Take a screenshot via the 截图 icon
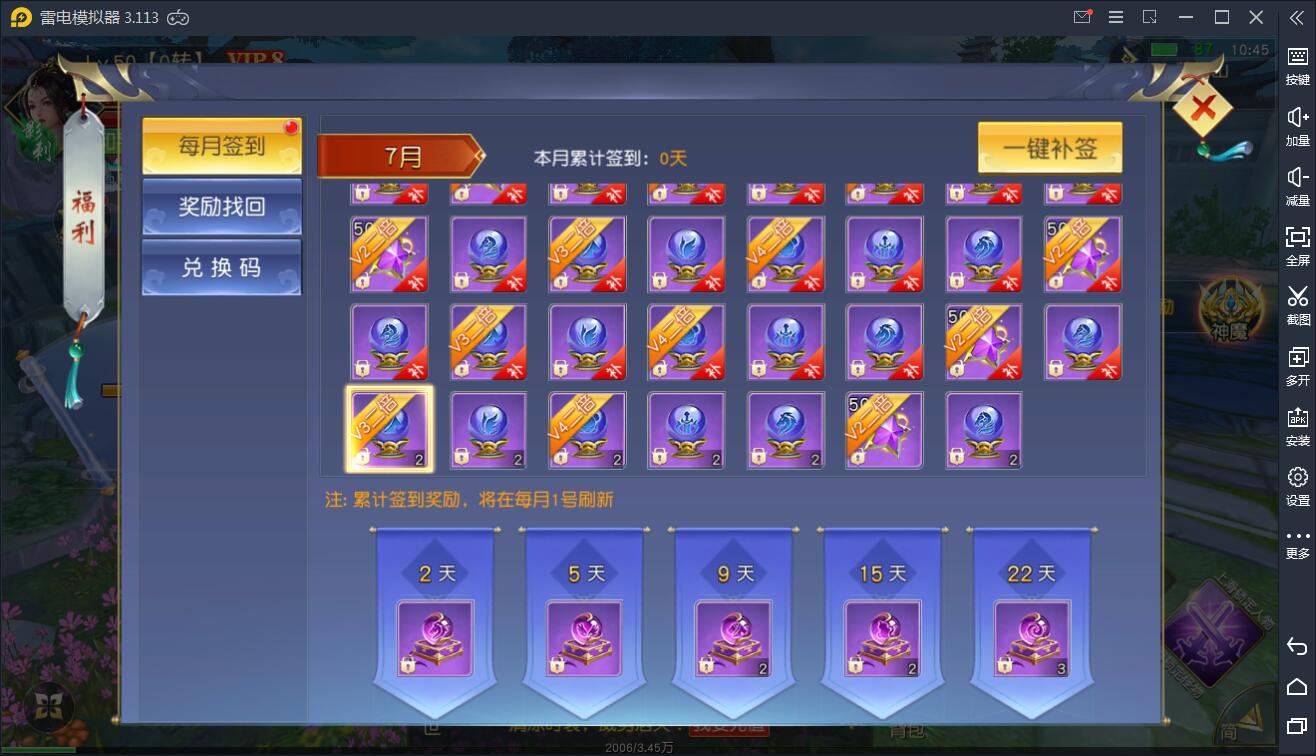Screen dimensions: 1316x756 click(x=1296, y=298)
